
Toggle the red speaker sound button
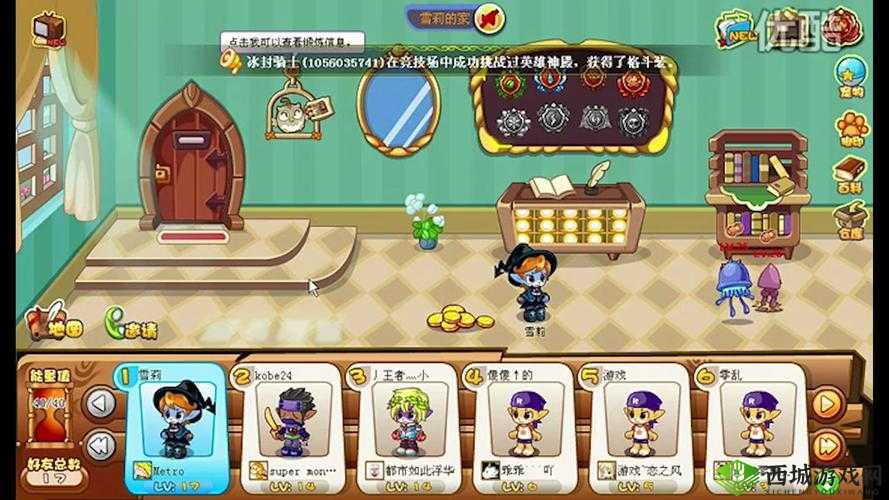click(489, 17)
